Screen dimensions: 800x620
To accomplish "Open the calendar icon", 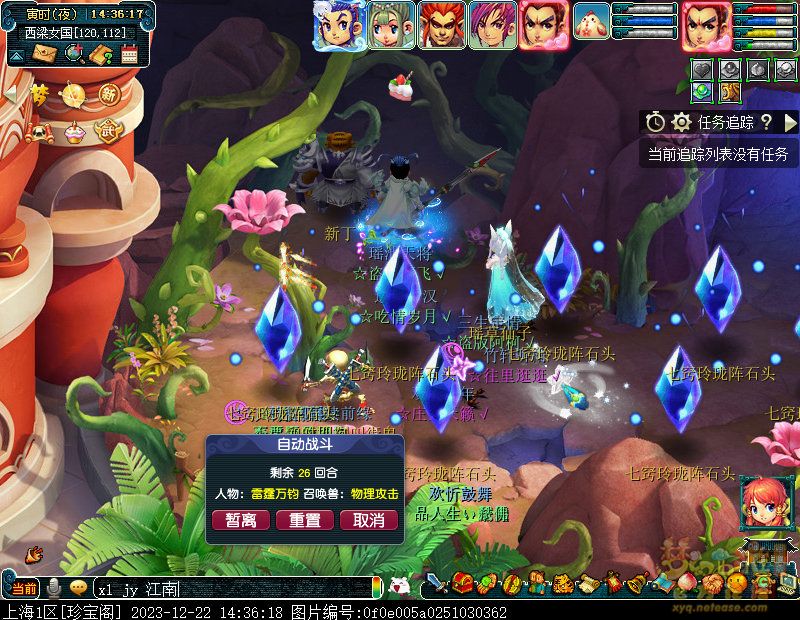I will pyautogui.click(x=129, y=54).
